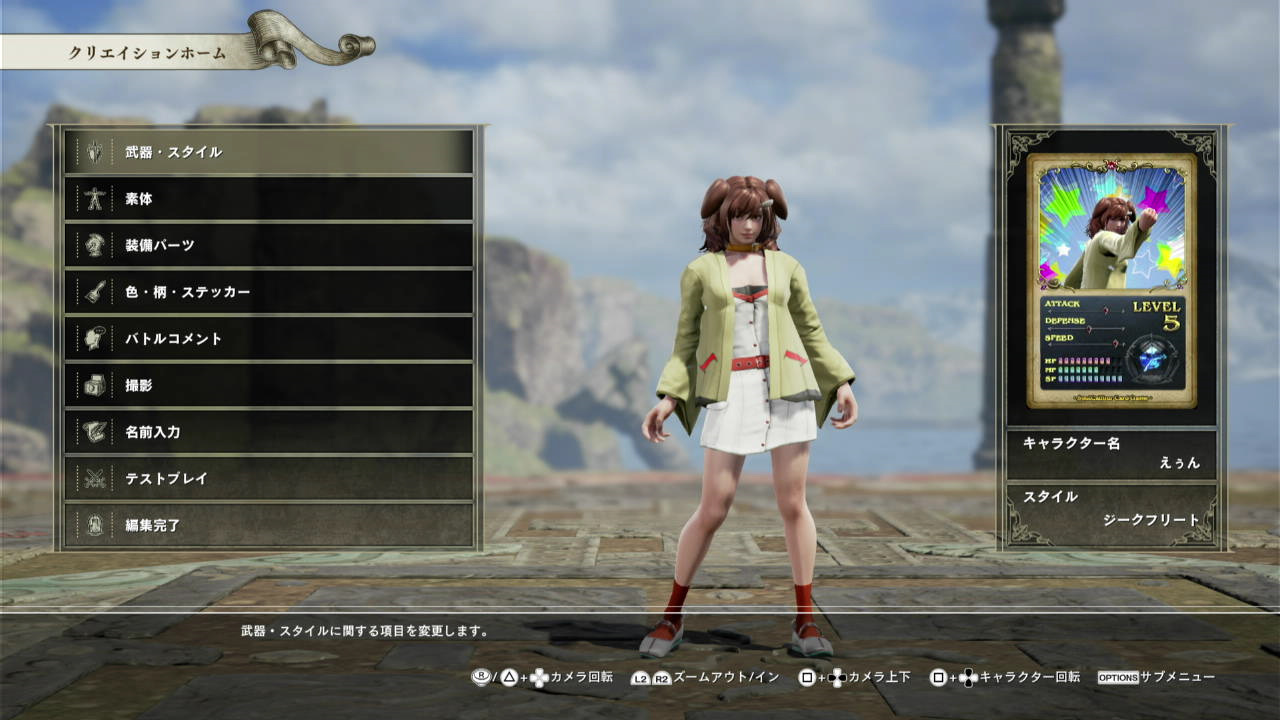Start テストプレイ test play

click(268, 478)
